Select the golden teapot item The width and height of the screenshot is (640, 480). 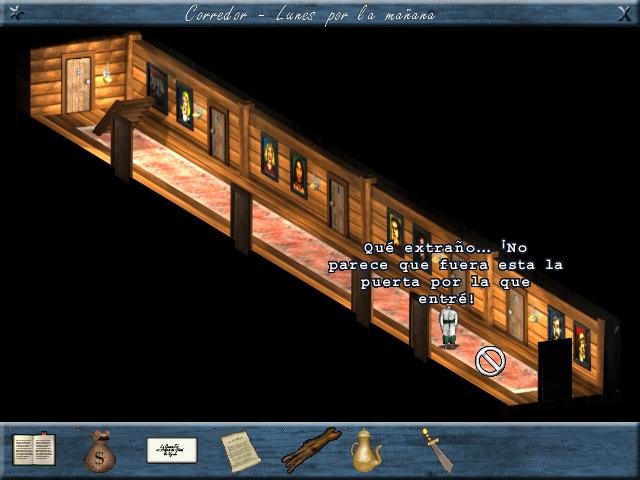(x=366, y=450)
